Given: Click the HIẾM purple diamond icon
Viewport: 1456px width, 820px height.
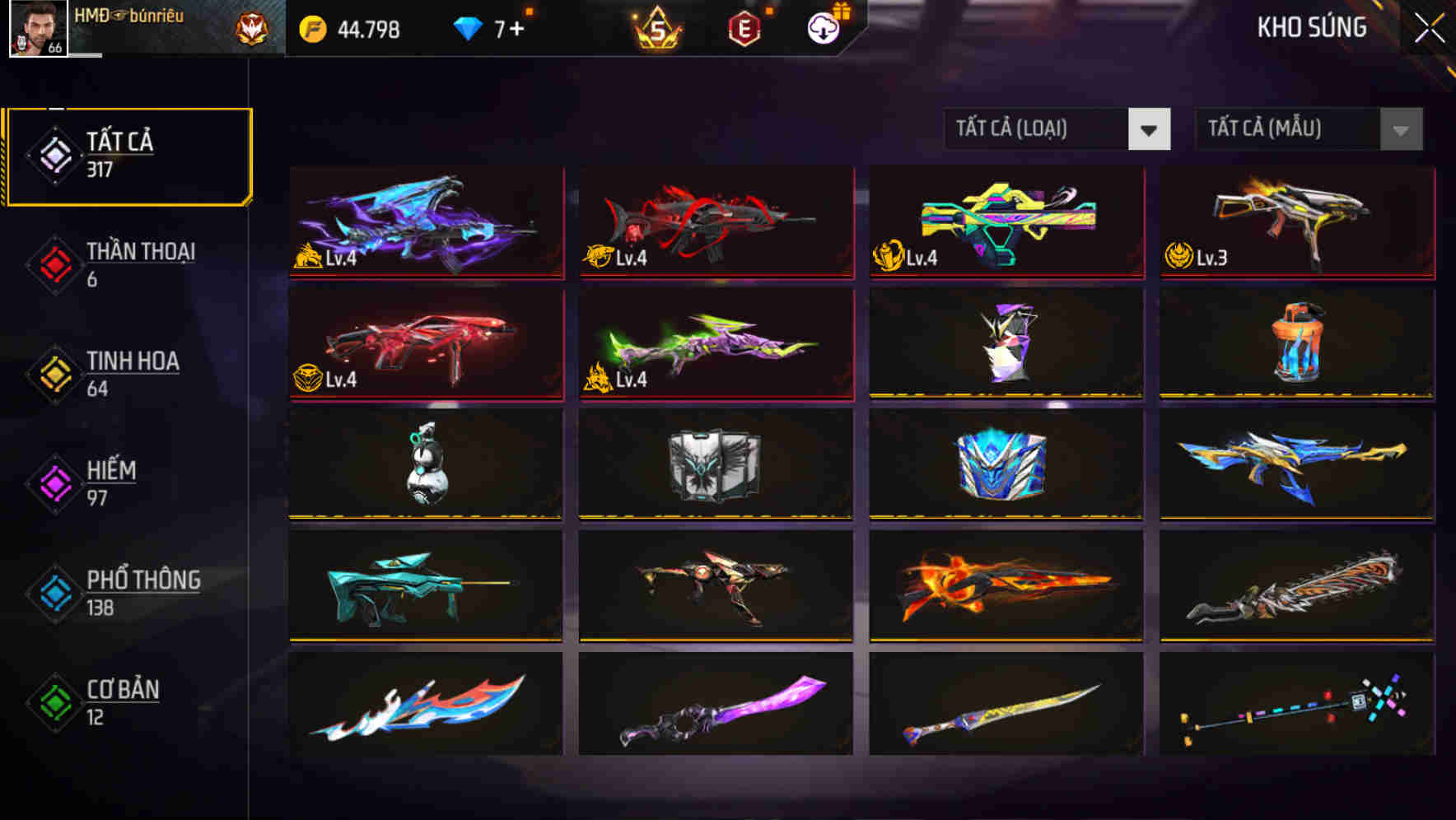Looking at the screenshot, I should tap(54, 482).
